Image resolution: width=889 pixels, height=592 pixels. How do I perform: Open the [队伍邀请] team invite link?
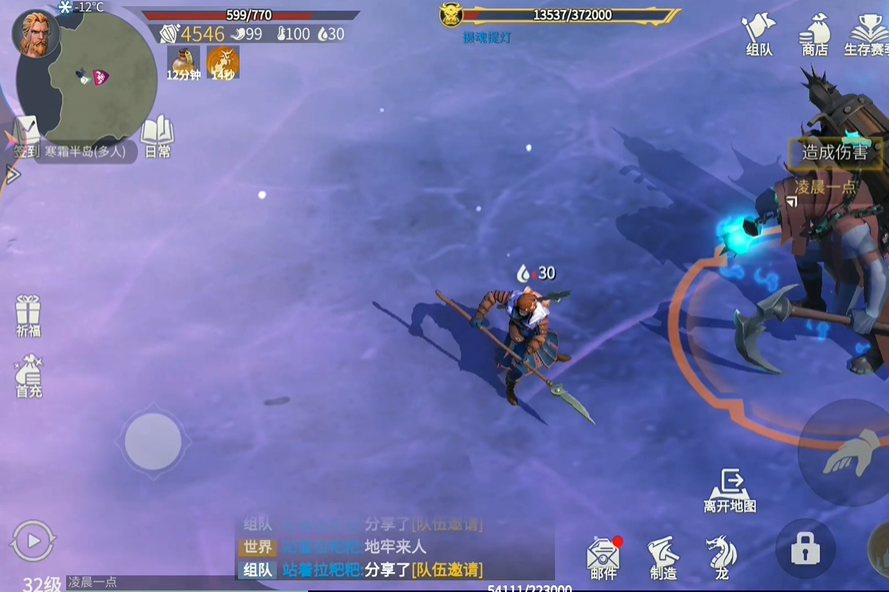pos(447,570)
